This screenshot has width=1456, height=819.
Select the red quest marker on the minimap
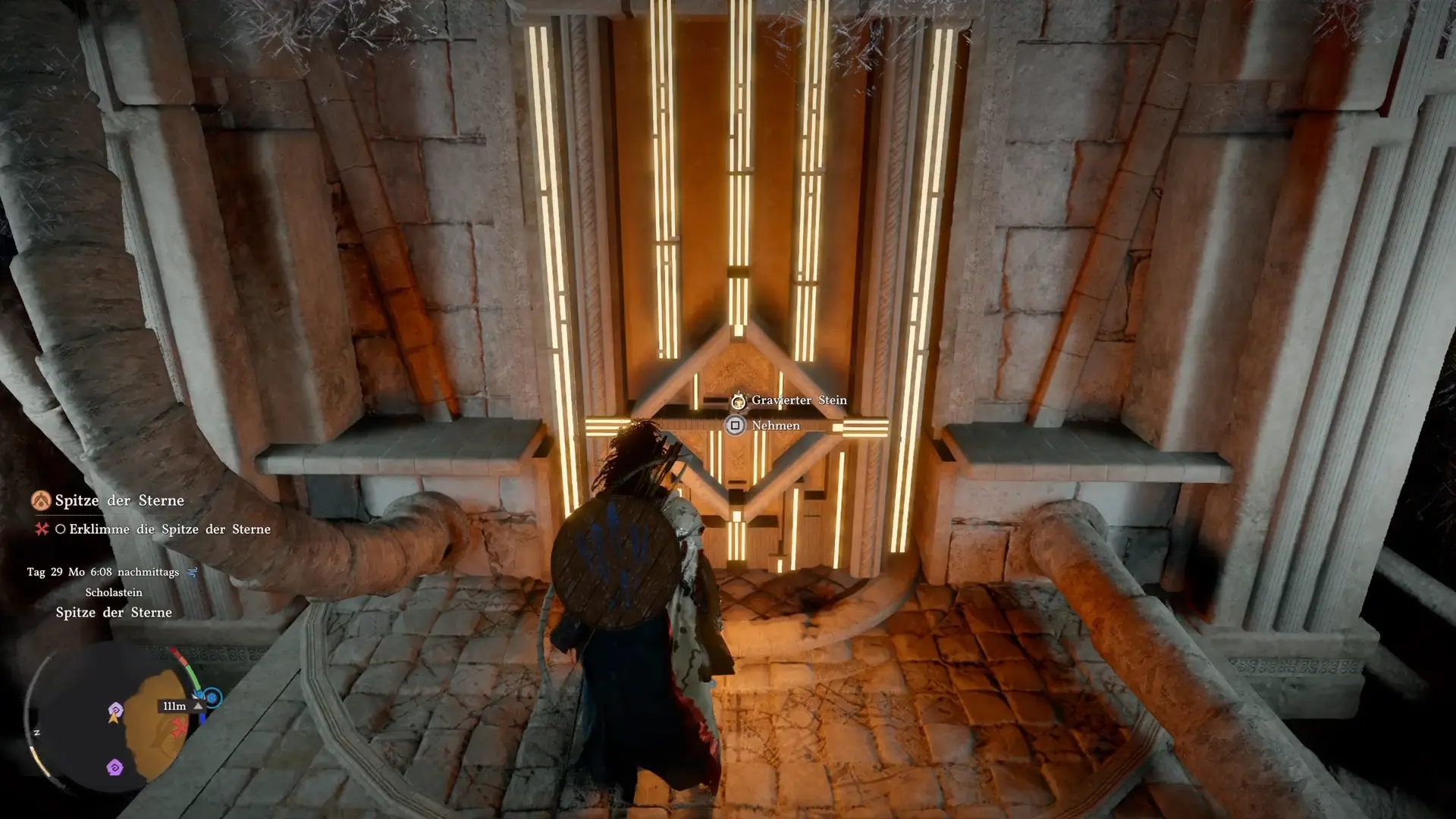(180, 730)
